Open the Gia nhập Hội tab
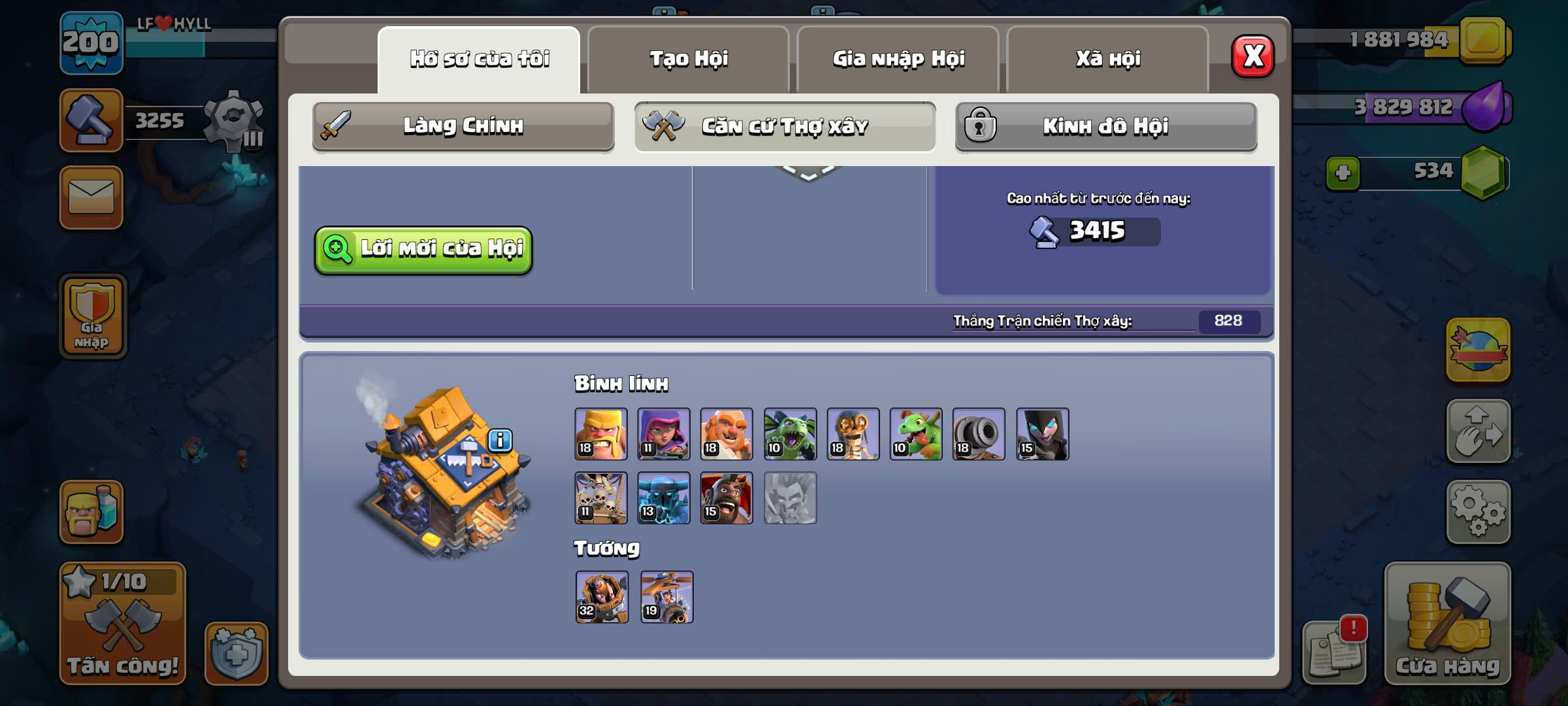1568x706 pixels. click(898, 59)
